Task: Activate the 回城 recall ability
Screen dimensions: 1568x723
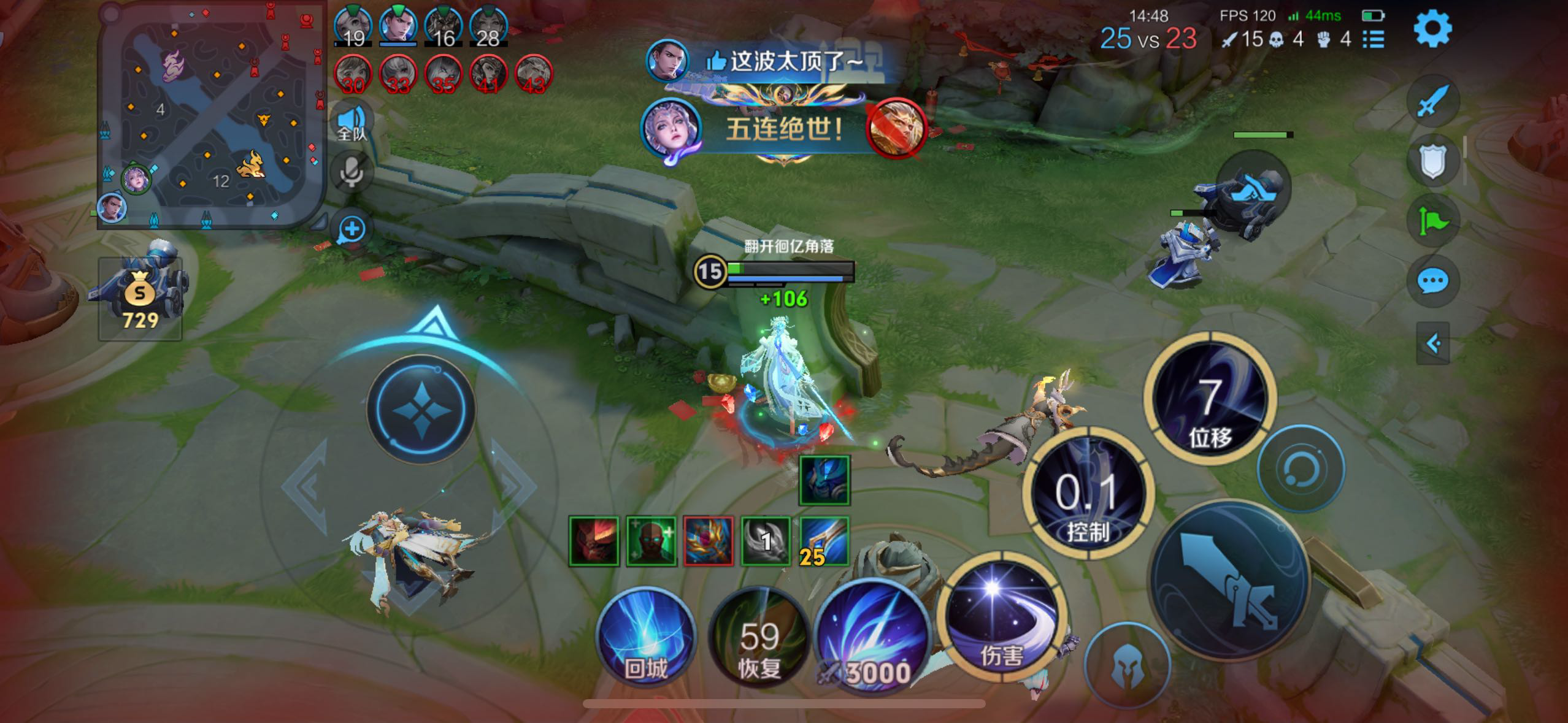Action: 645,636
